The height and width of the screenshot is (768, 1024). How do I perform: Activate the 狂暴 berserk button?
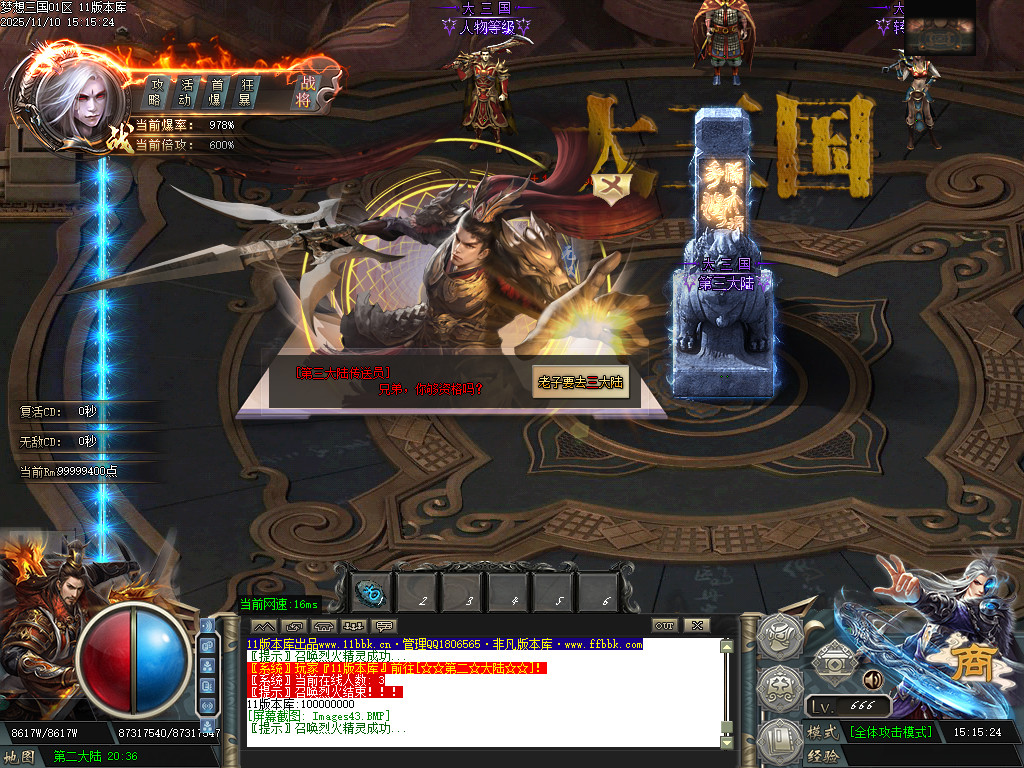point(246,92)
